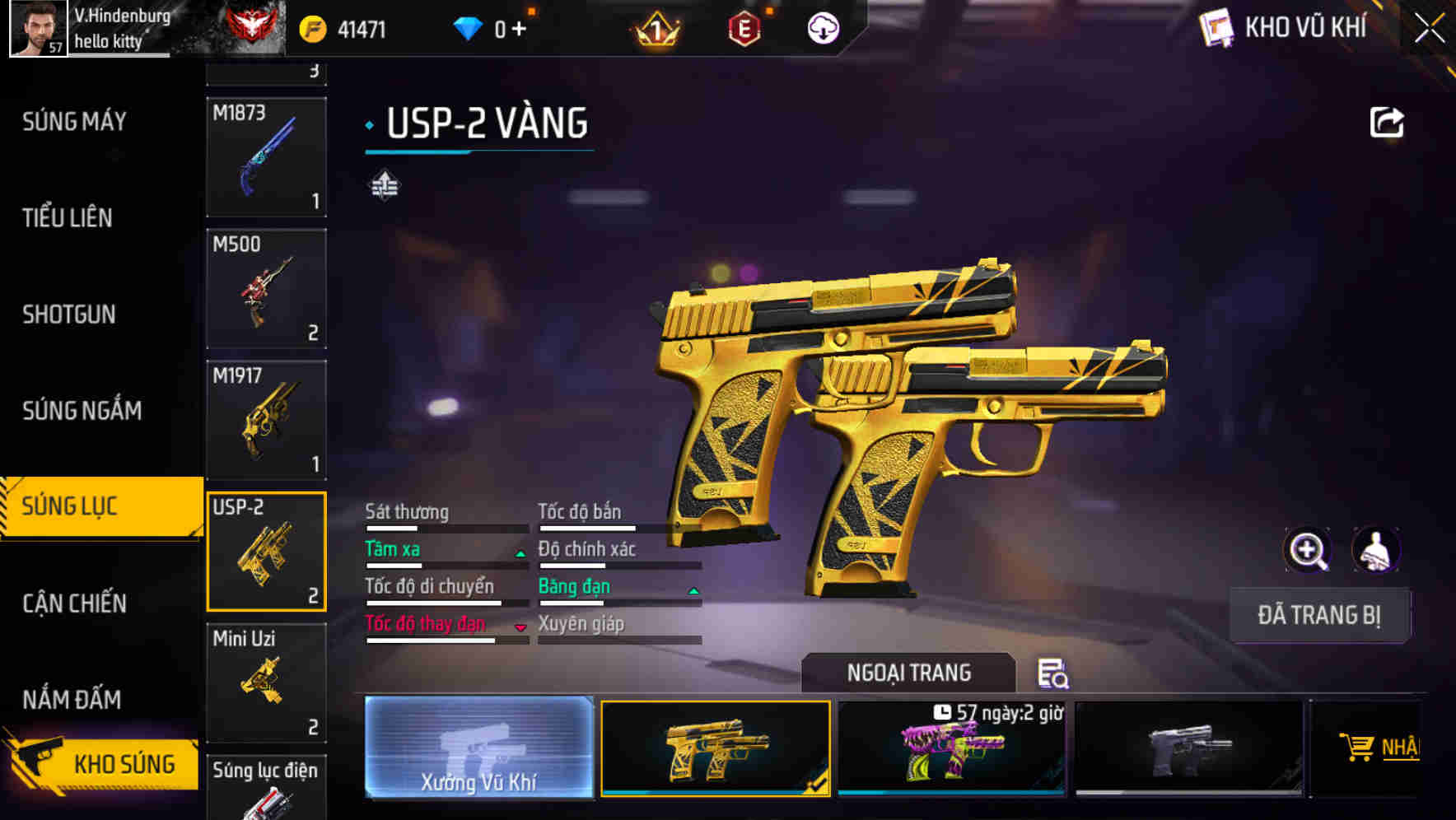
Task: Open the NẮM ĐẤM category
Action: click(72, 700)
